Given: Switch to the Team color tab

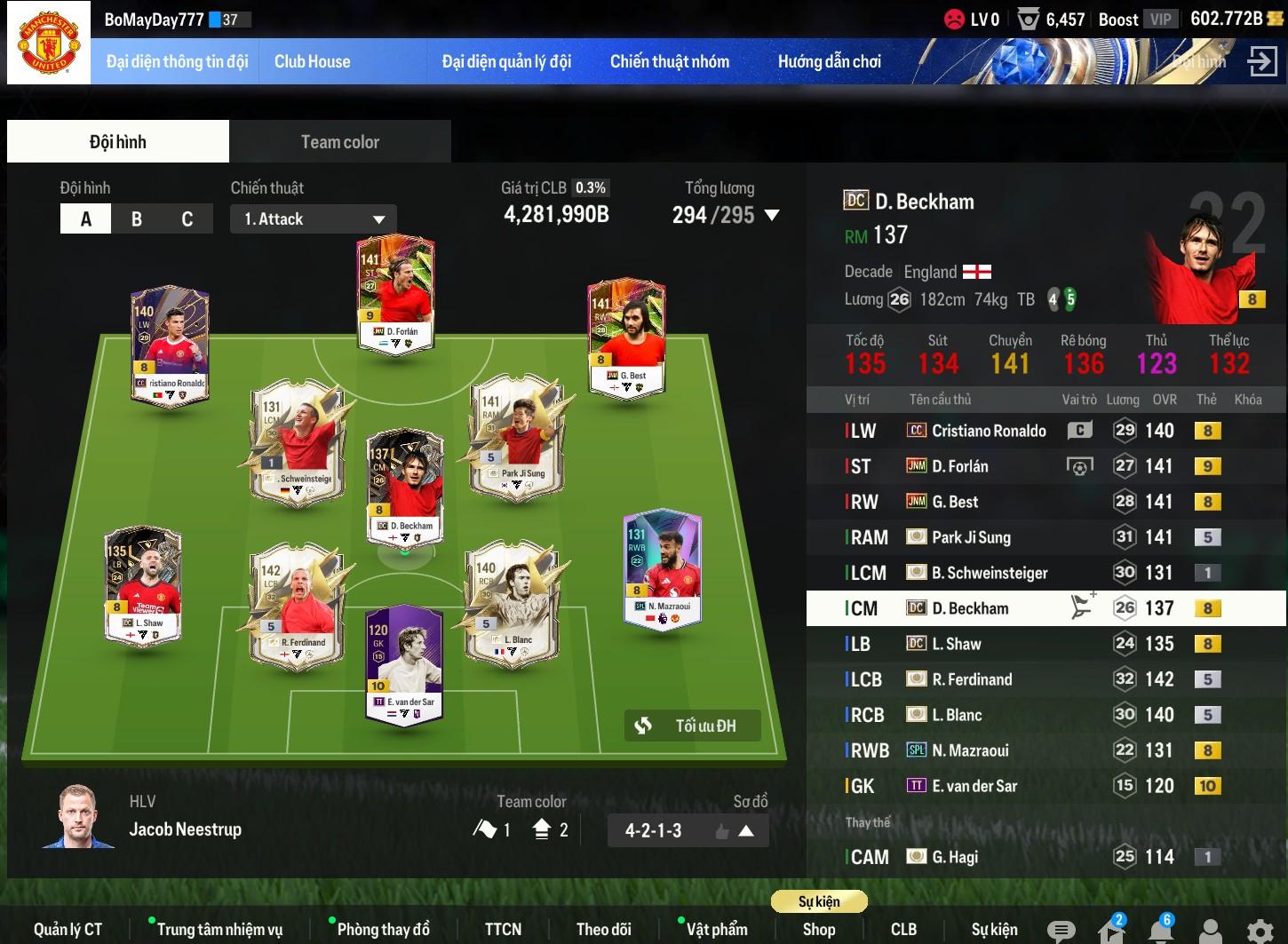Looking at the screenshot, I should (x=339, y=142).
